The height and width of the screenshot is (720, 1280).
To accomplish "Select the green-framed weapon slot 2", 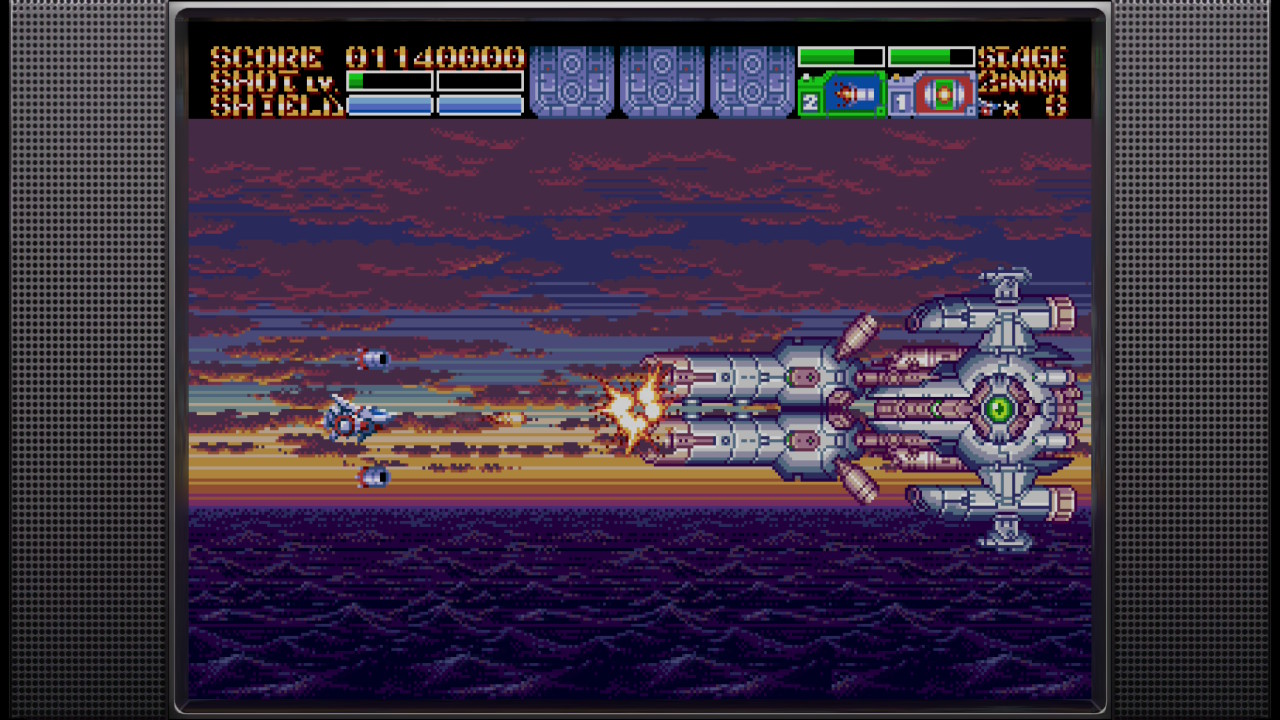I will (x=842, y=95).
